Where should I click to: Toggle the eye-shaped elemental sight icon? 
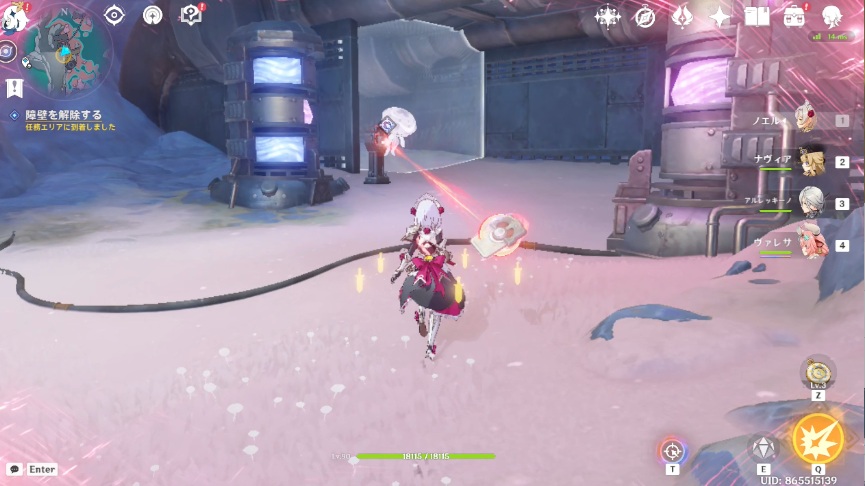point(114,15)
